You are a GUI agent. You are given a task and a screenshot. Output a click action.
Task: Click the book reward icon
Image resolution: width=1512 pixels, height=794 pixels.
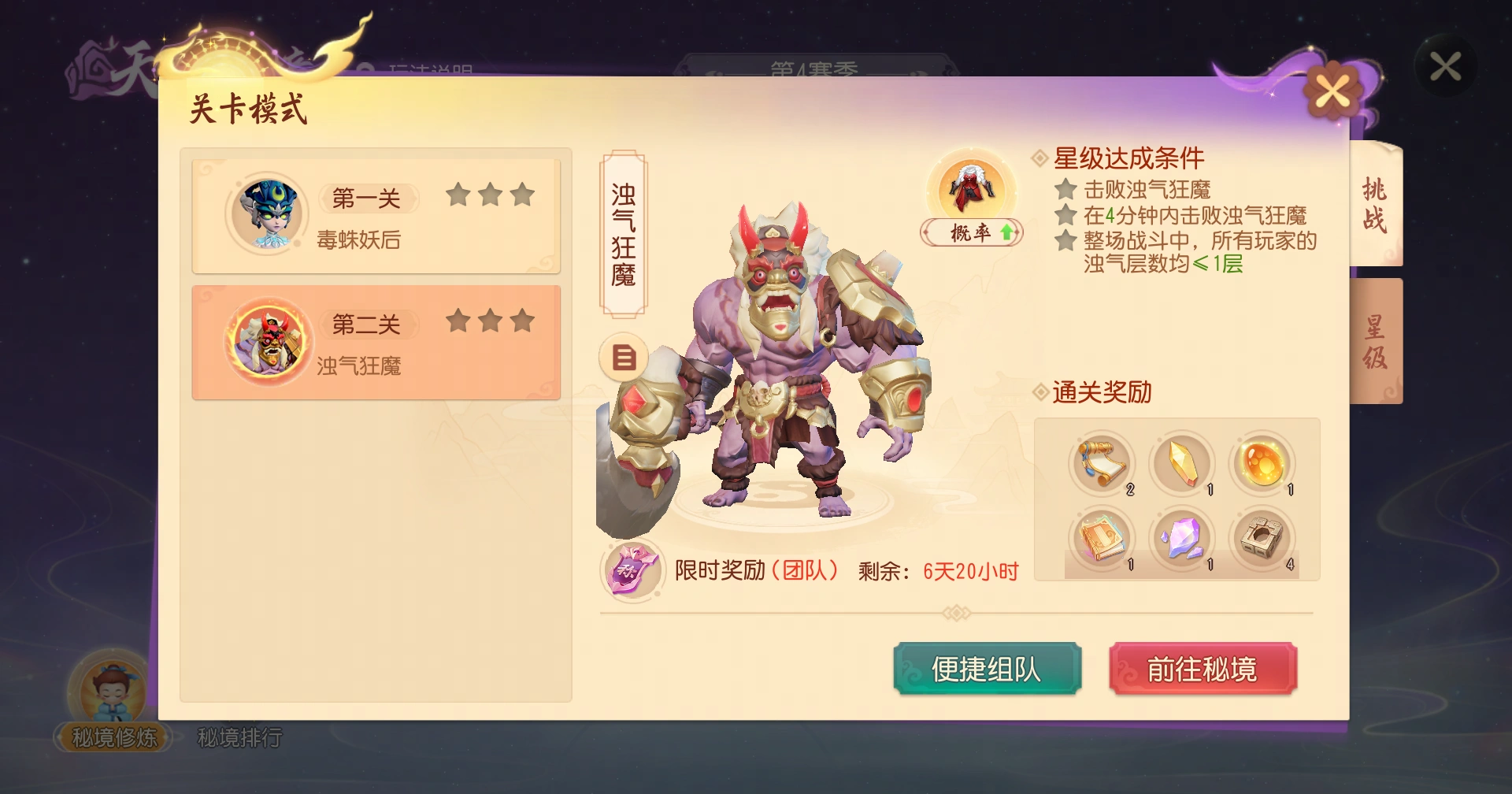coord(1102,540)
